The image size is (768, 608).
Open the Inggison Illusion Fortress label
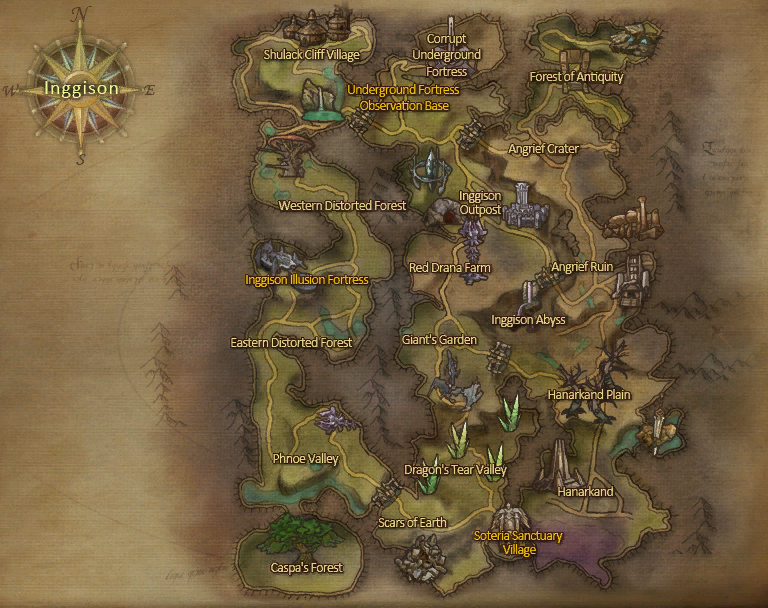[306, 280]
